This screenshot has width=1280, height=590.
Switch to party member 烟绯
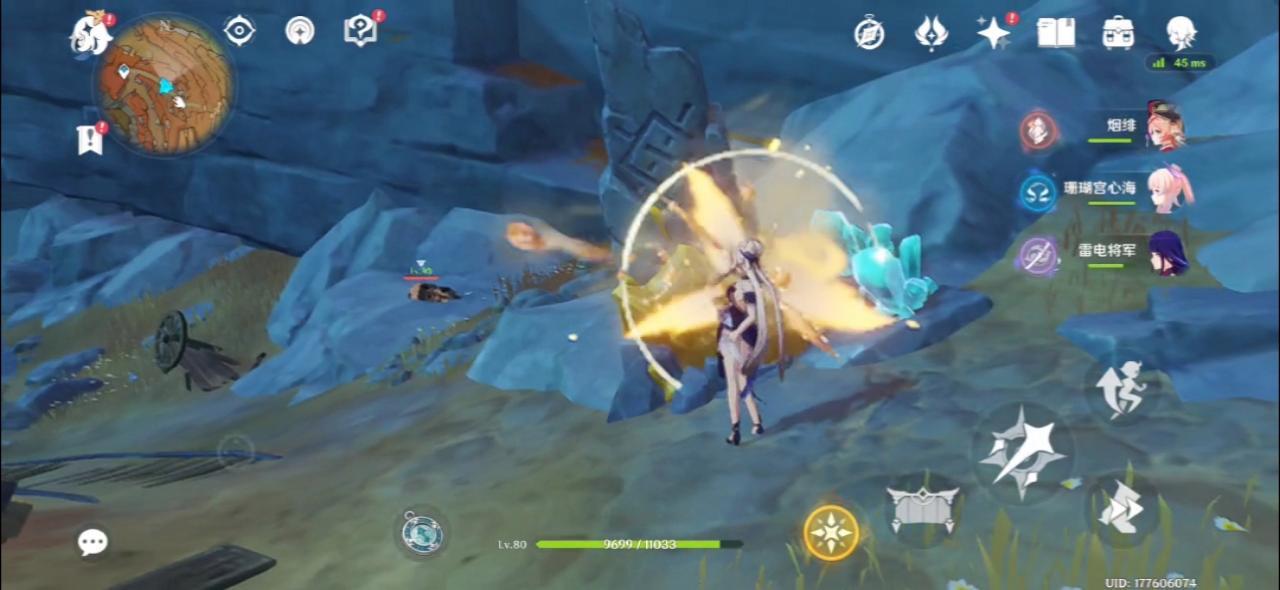coord(1165,126)
